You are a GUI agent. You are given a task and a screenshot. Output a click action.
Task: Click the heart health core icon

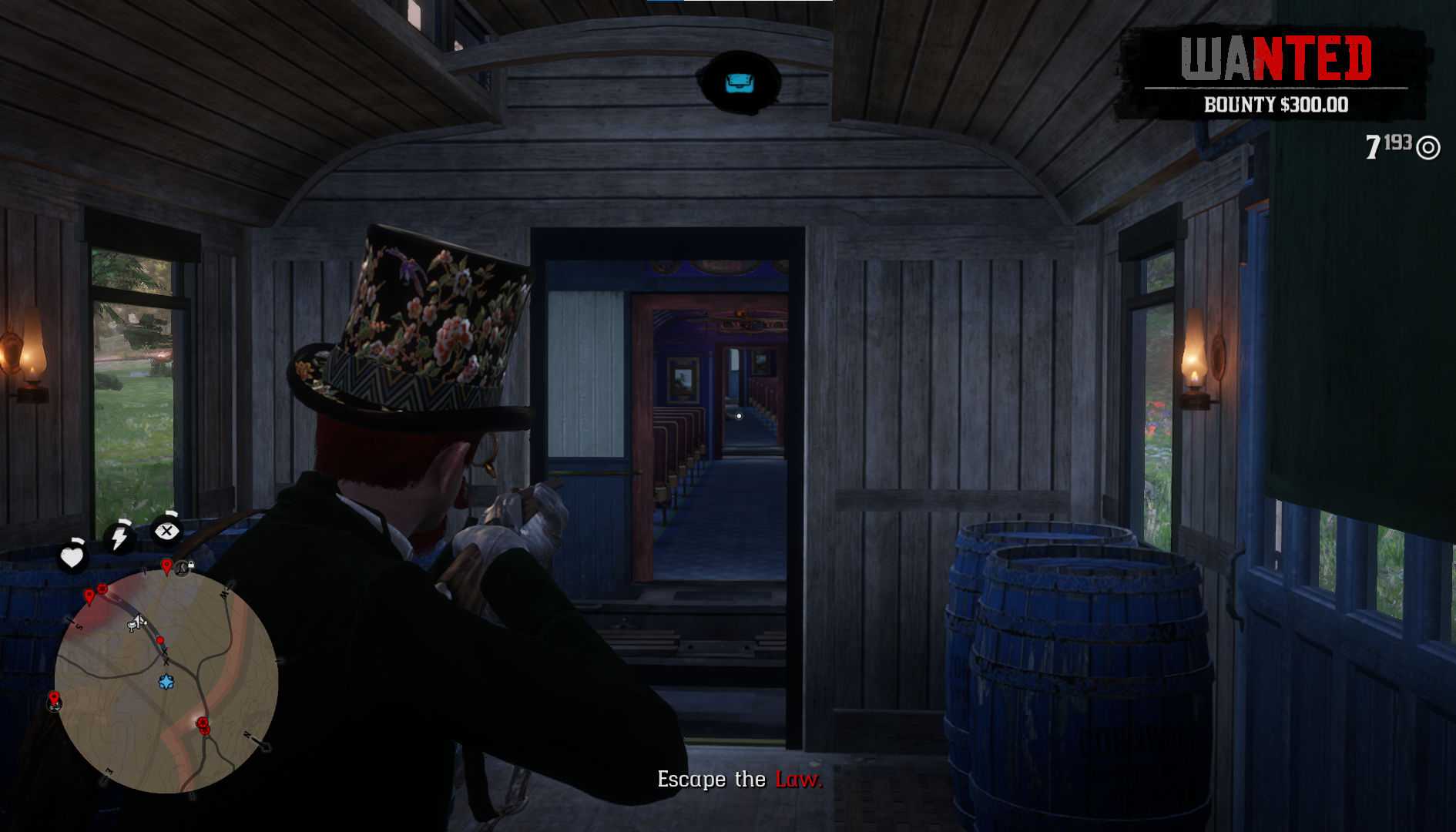pos(72,556)
